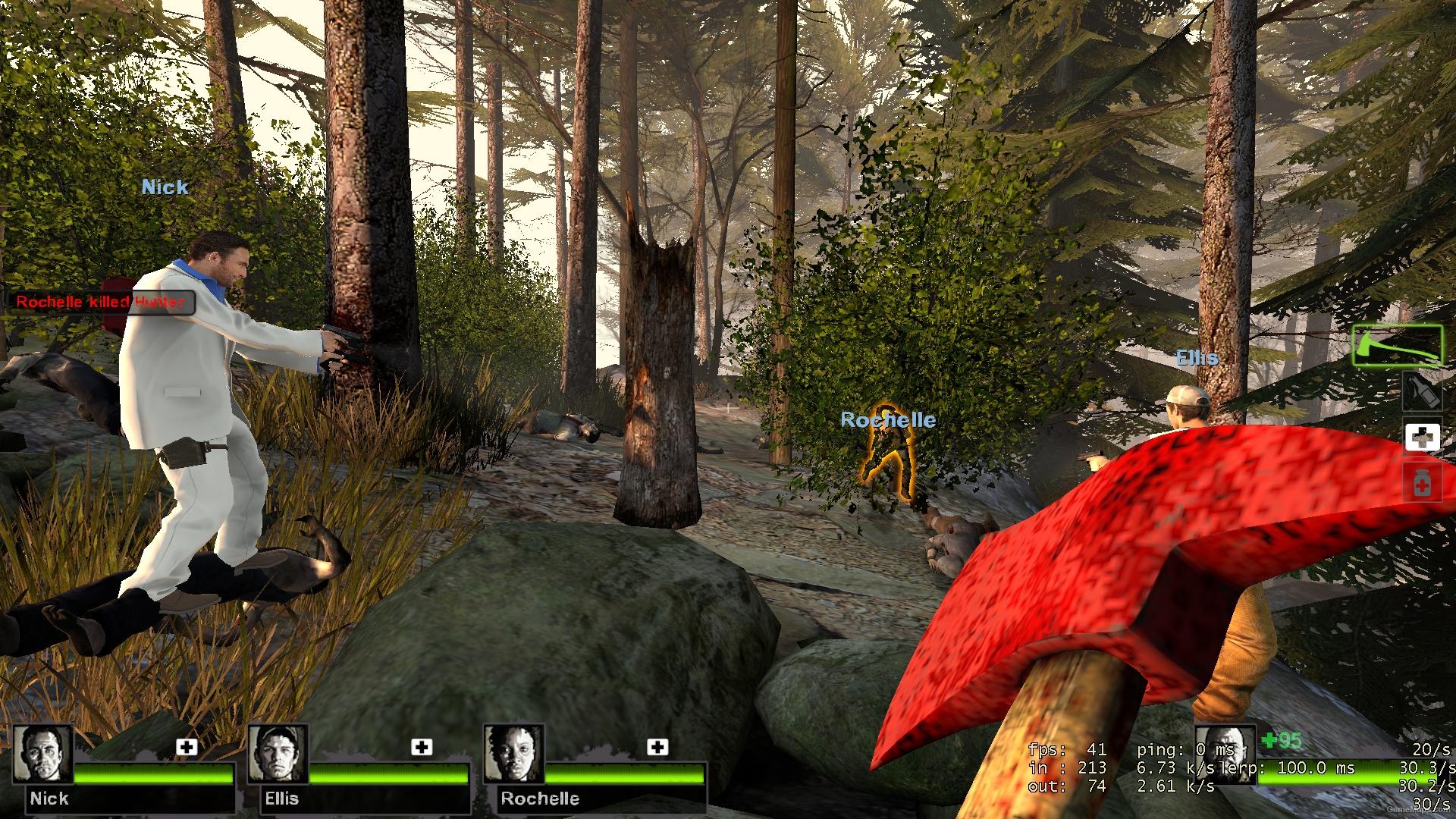Click the first aid kit inventory icon

point(1423,437)
